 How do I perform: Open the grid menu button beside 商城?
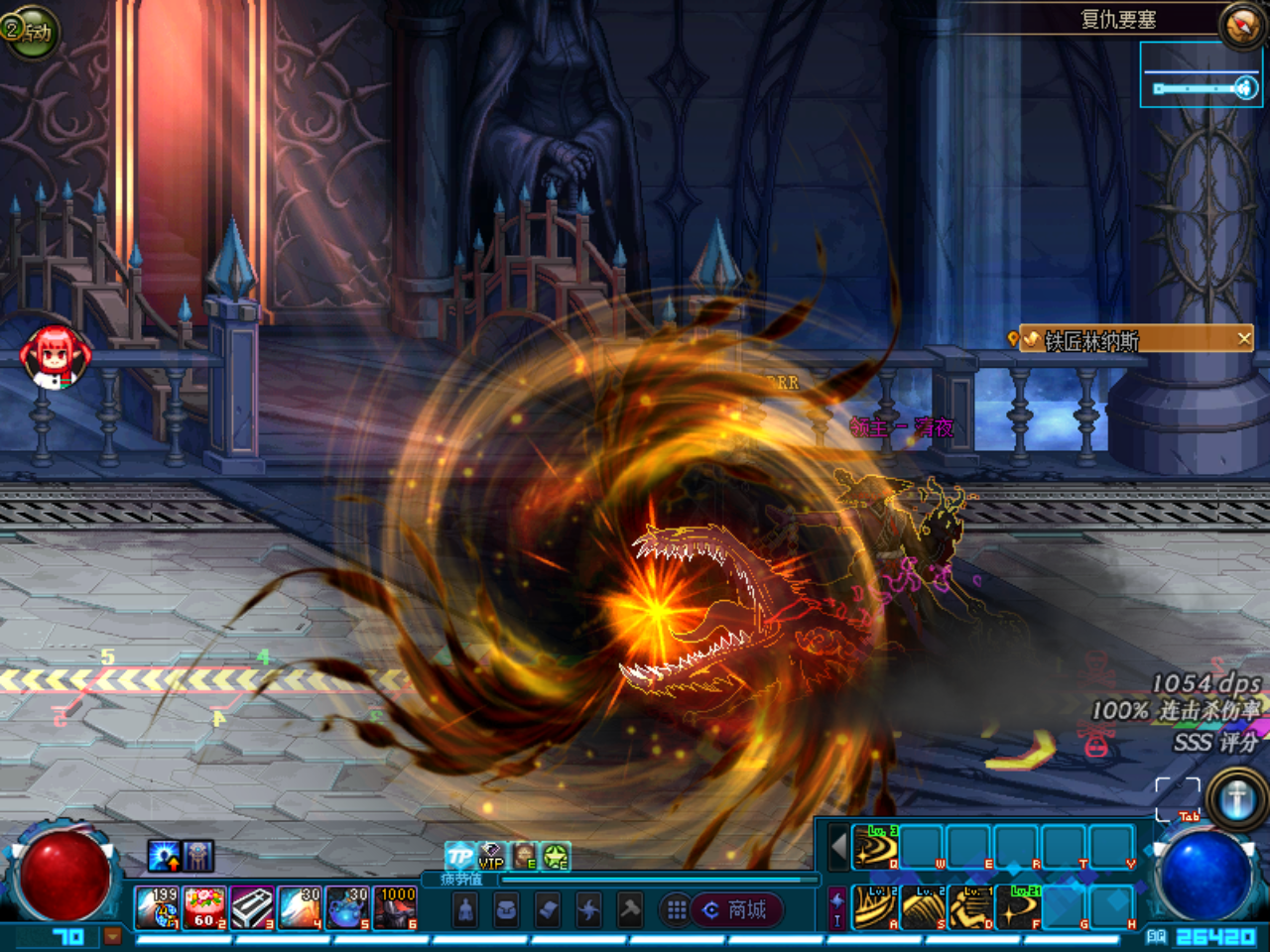tap(677, 909)
